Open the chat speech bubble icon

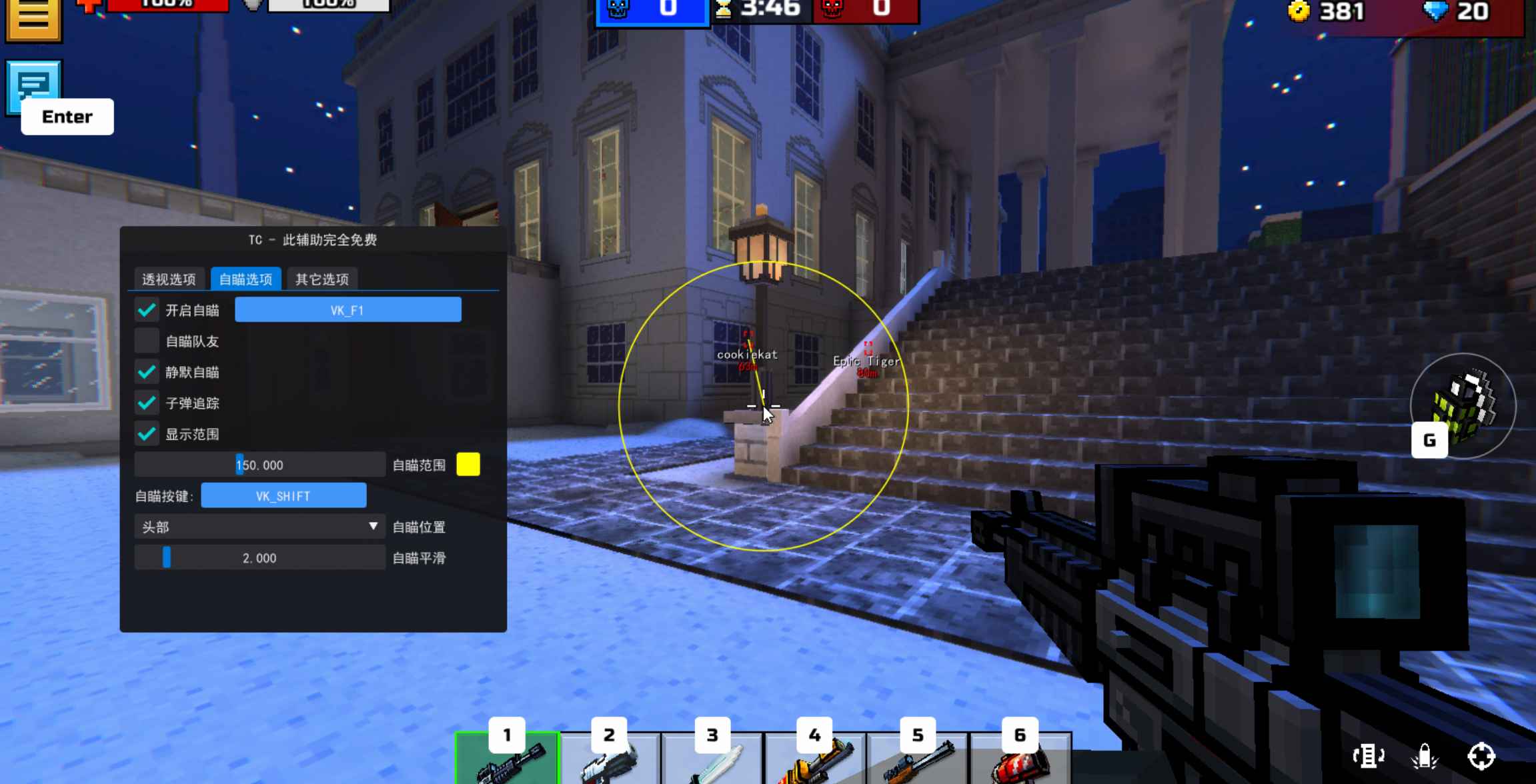tap(35, 87)
